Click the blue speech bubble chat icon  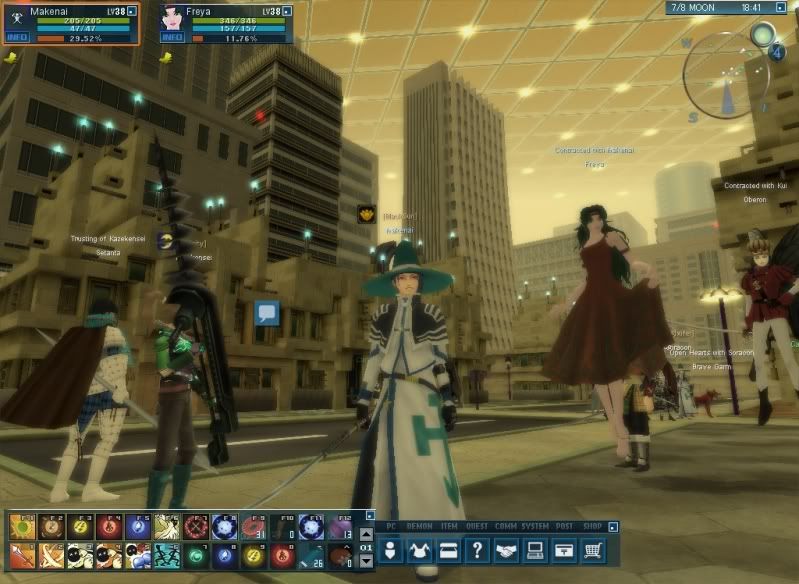point(266,313)
